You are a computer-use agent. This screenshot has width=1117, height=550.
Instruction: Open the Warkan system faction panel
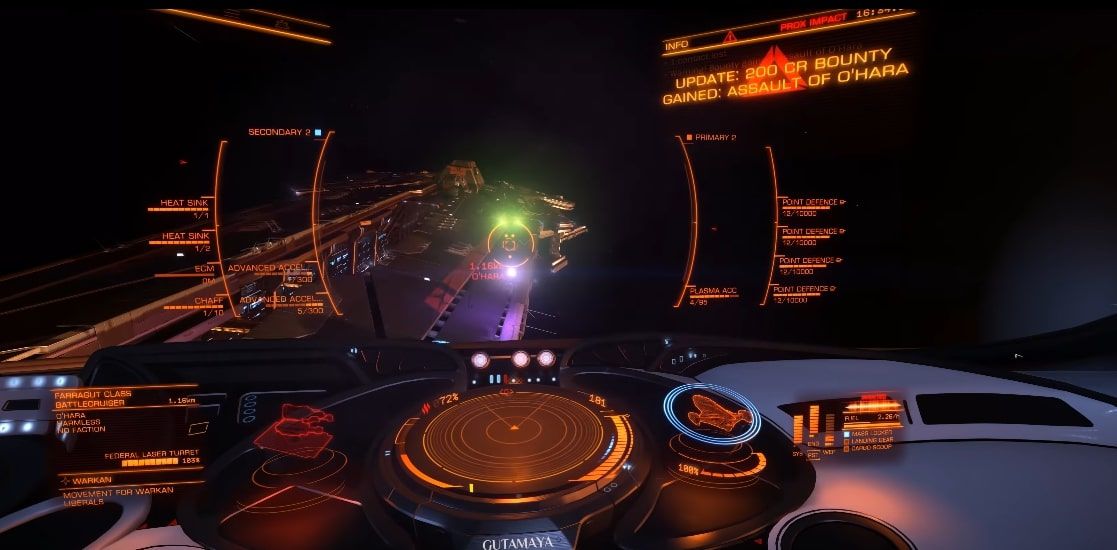click(x=93, y=480)
